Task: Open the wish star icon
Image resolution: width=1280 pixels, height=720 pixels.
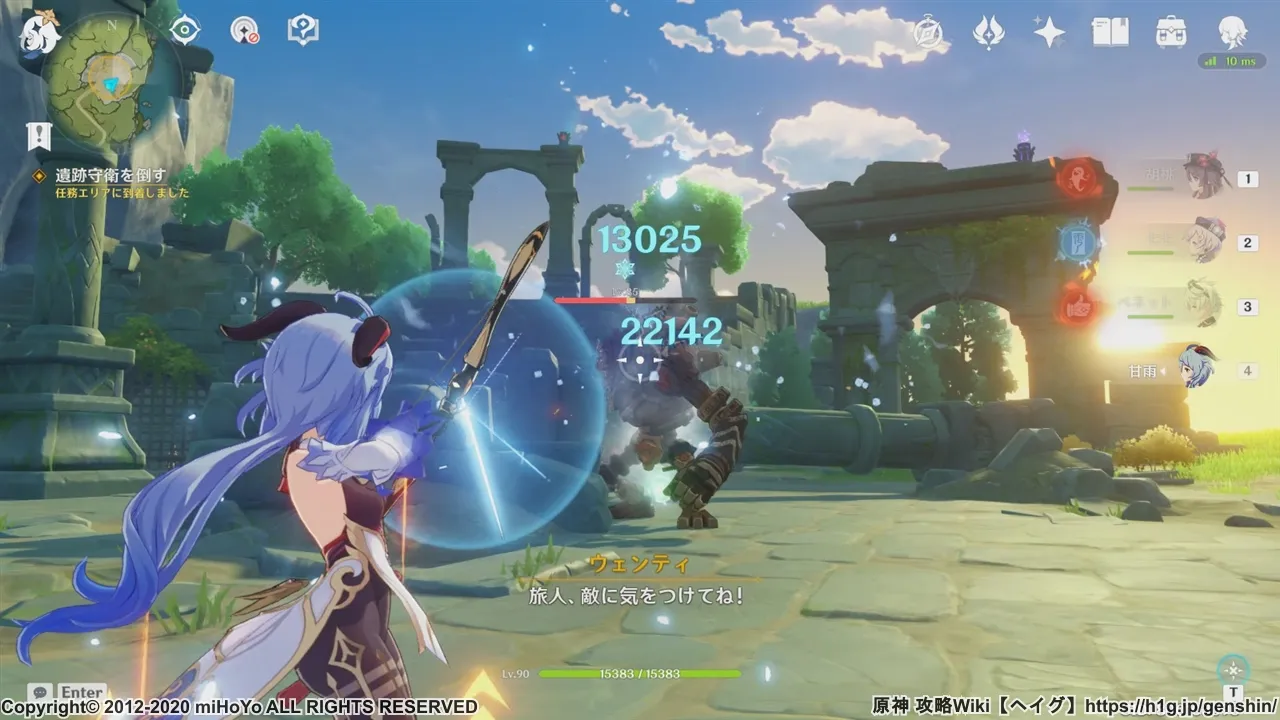Action: 1049,32
